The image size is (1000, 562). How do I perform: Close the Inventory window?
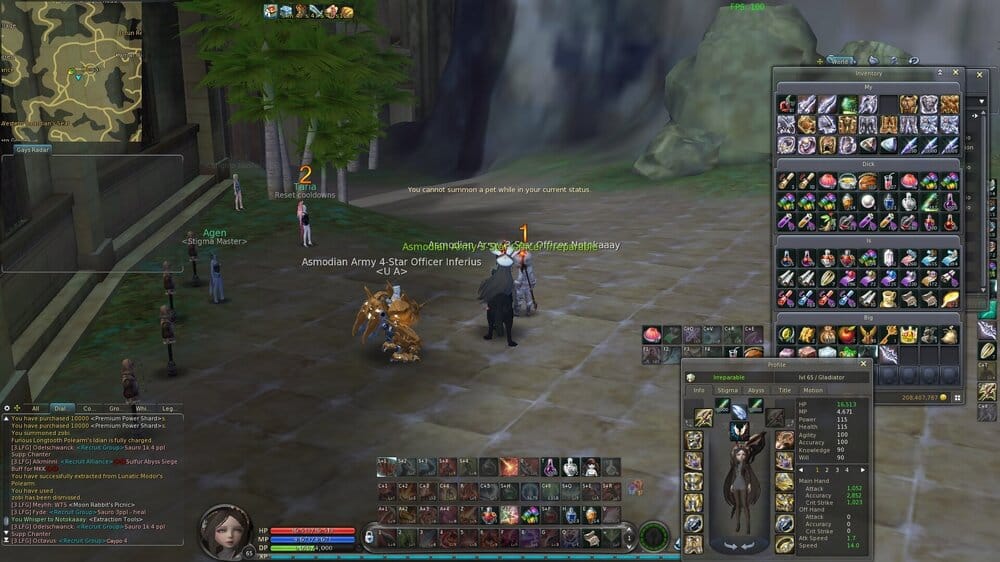coord(956,73)
